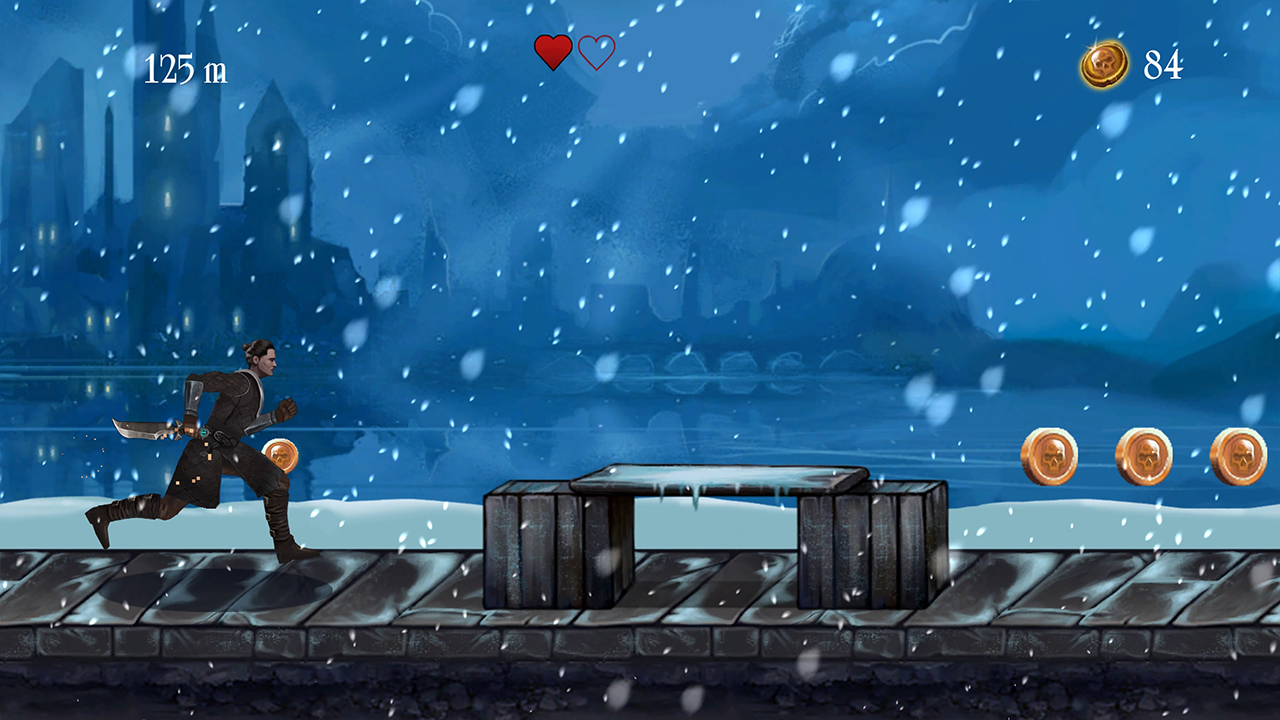
Task: Toggle the hearts health display
Action: point(572,50)
